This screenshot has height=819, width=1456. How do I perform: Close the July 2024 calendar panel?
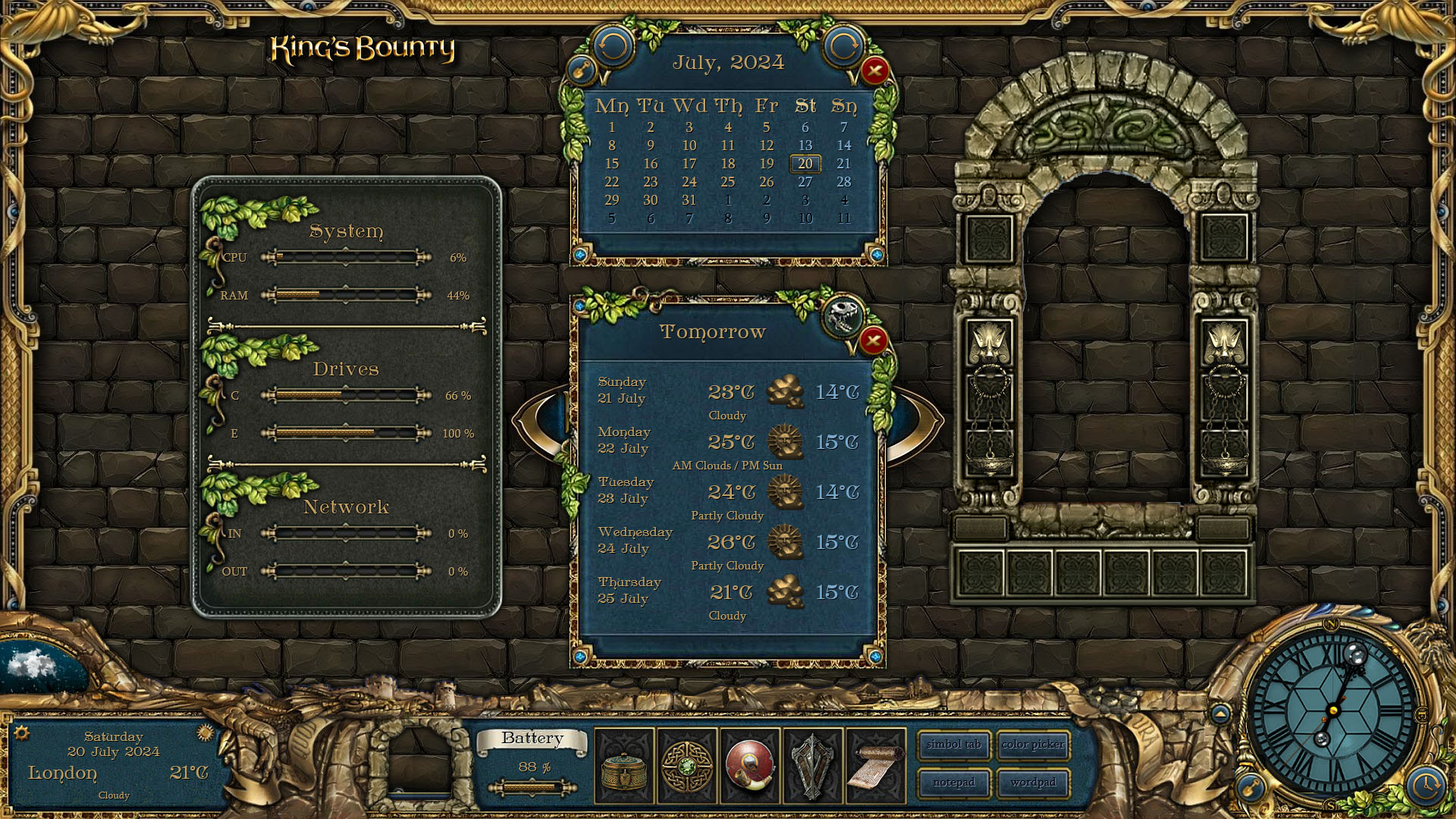click(874, 71)
